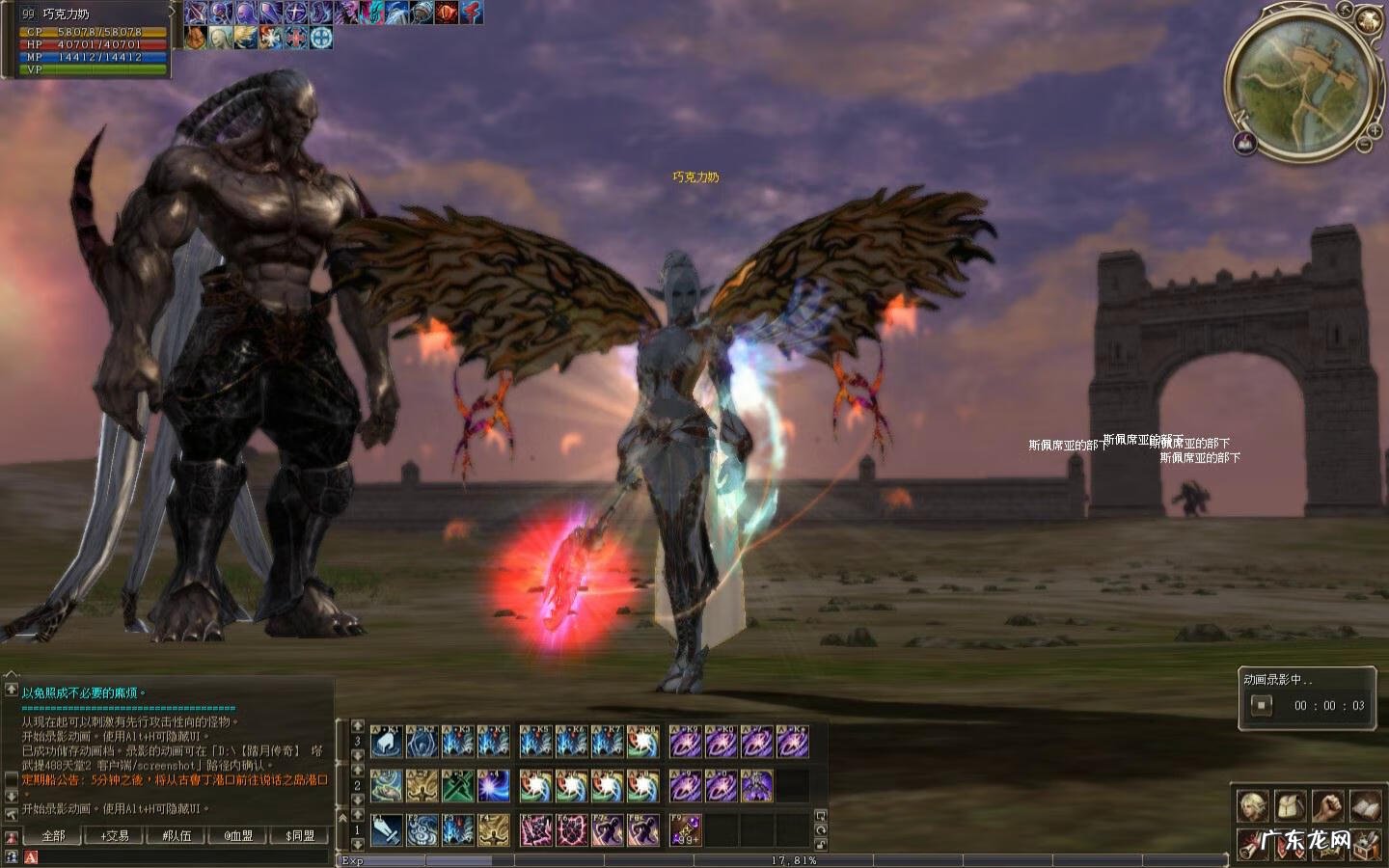Open the scroll quest menu icon

tap(1253, 844)
